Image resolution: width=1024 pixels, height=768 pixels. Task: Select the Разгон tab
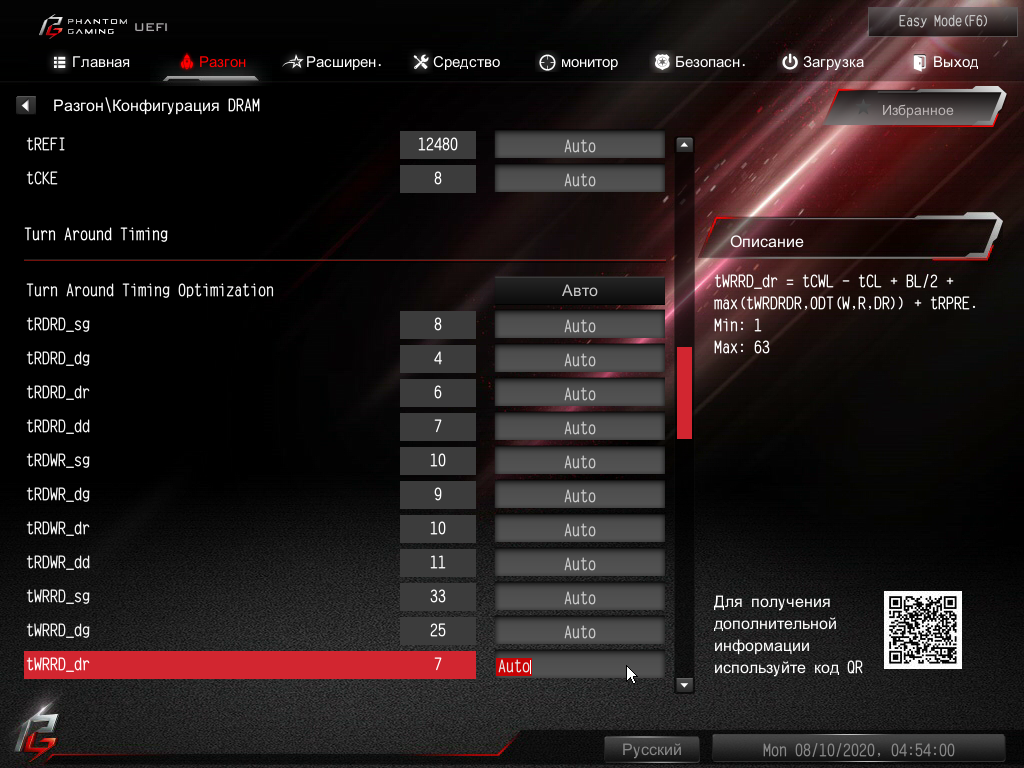pos(213,62)
